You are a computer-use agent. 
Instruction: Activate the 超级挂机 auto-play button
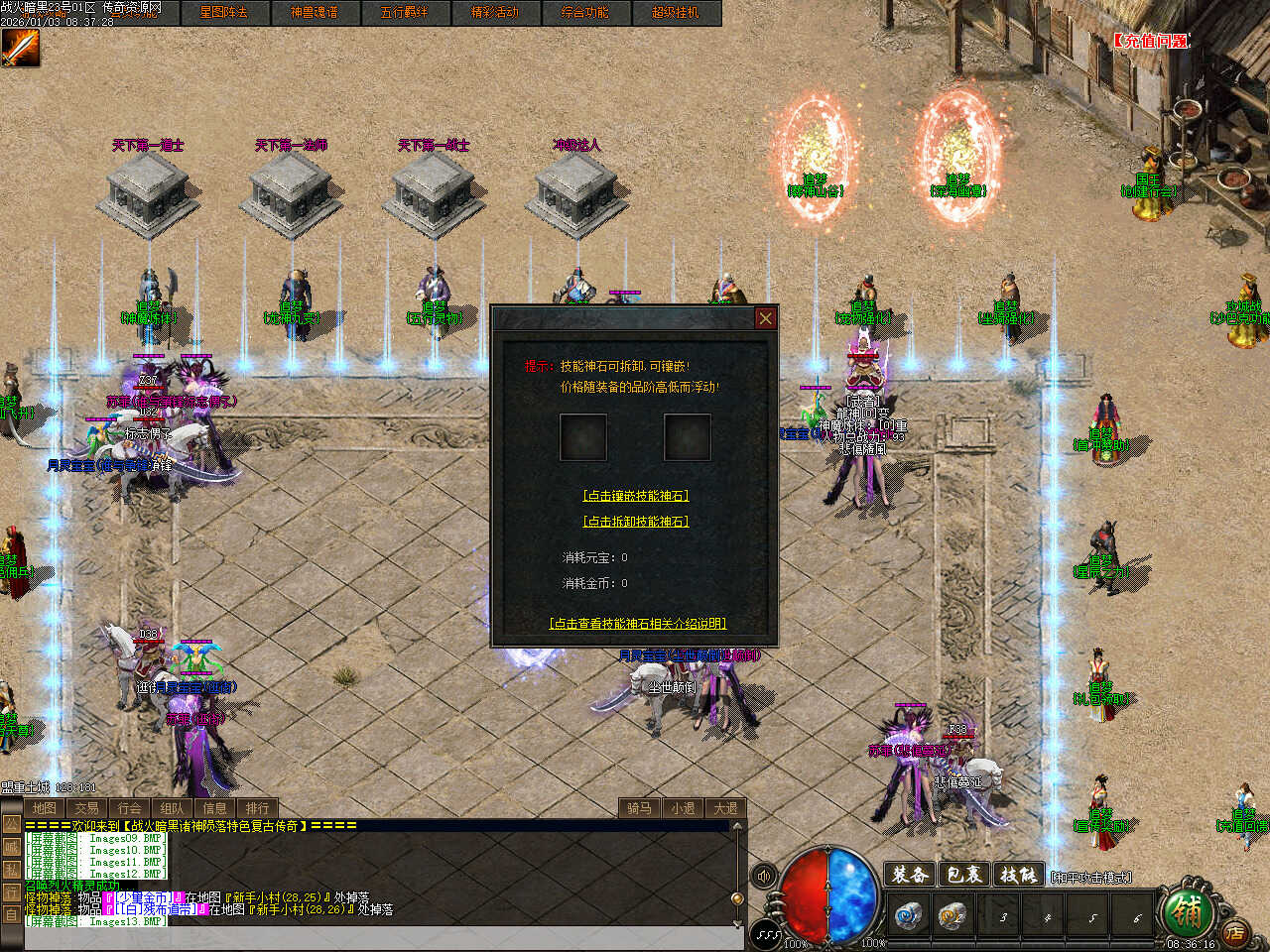[x=675, y=13]
